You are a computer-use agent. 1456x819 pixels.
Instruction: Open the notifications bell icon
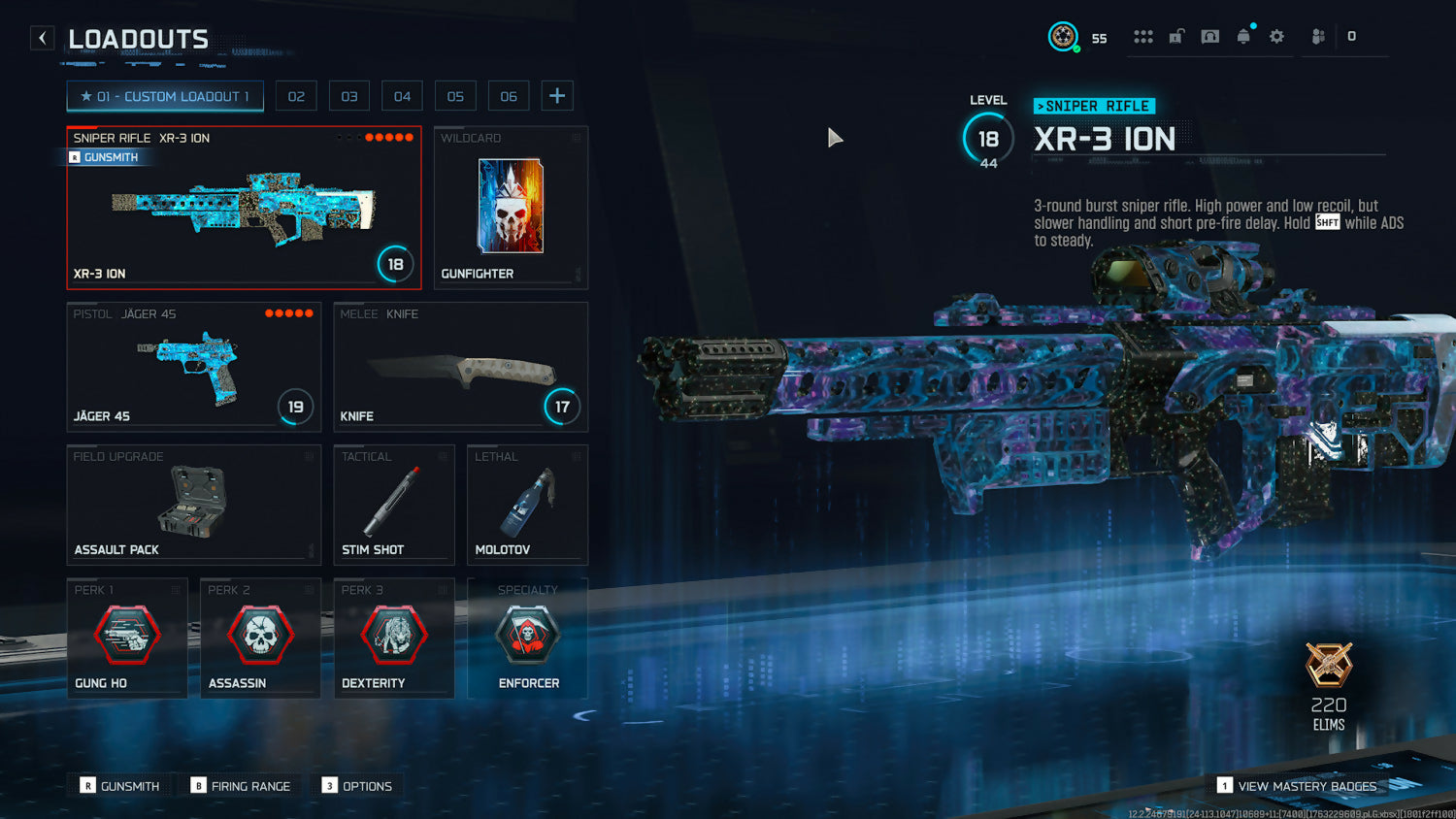click(x=1243, y=37)
